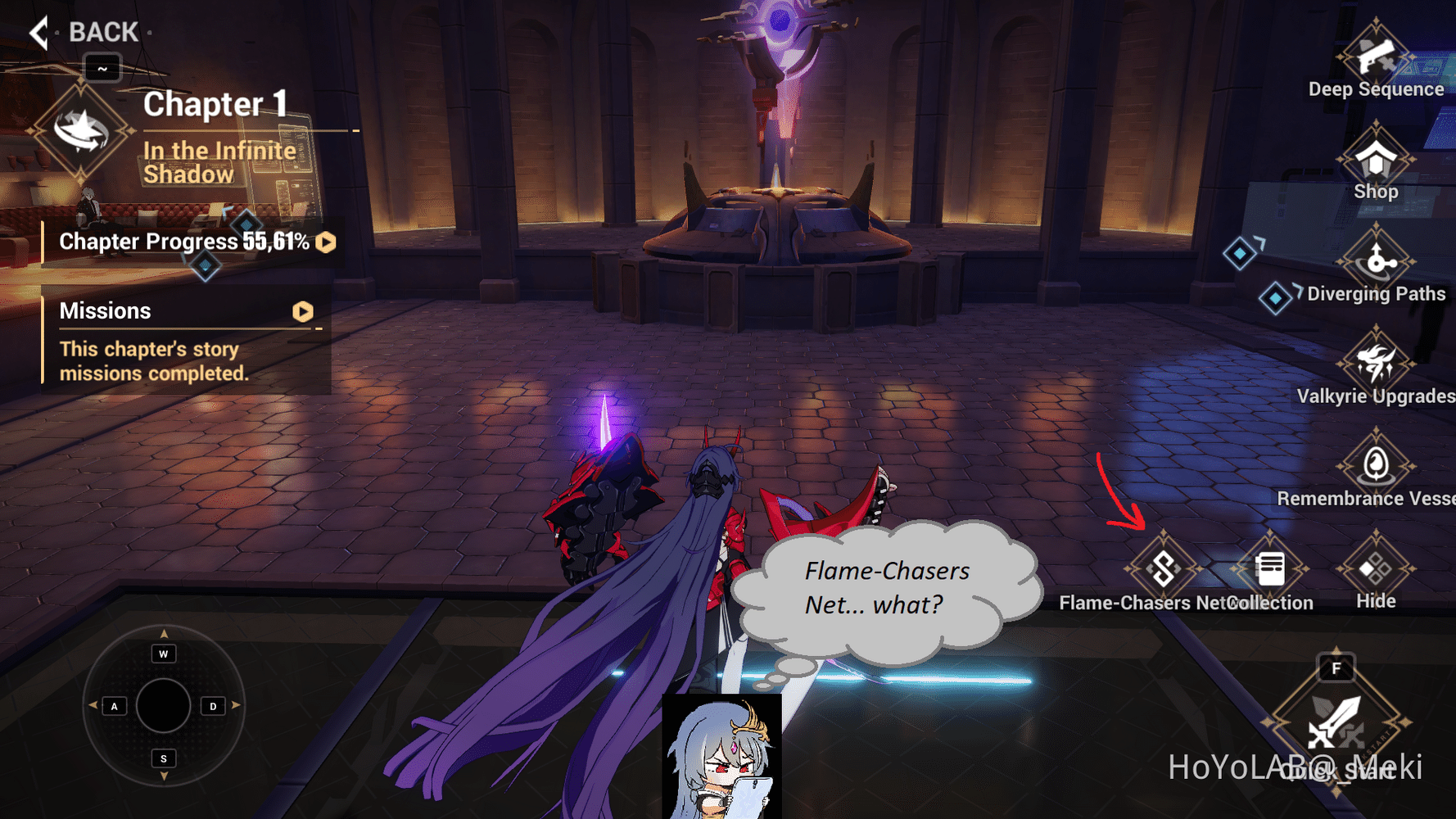The image size is (1456, 819).
Task: Click the 55,61% chapter progress readout
Action: (x=276, y=242)
